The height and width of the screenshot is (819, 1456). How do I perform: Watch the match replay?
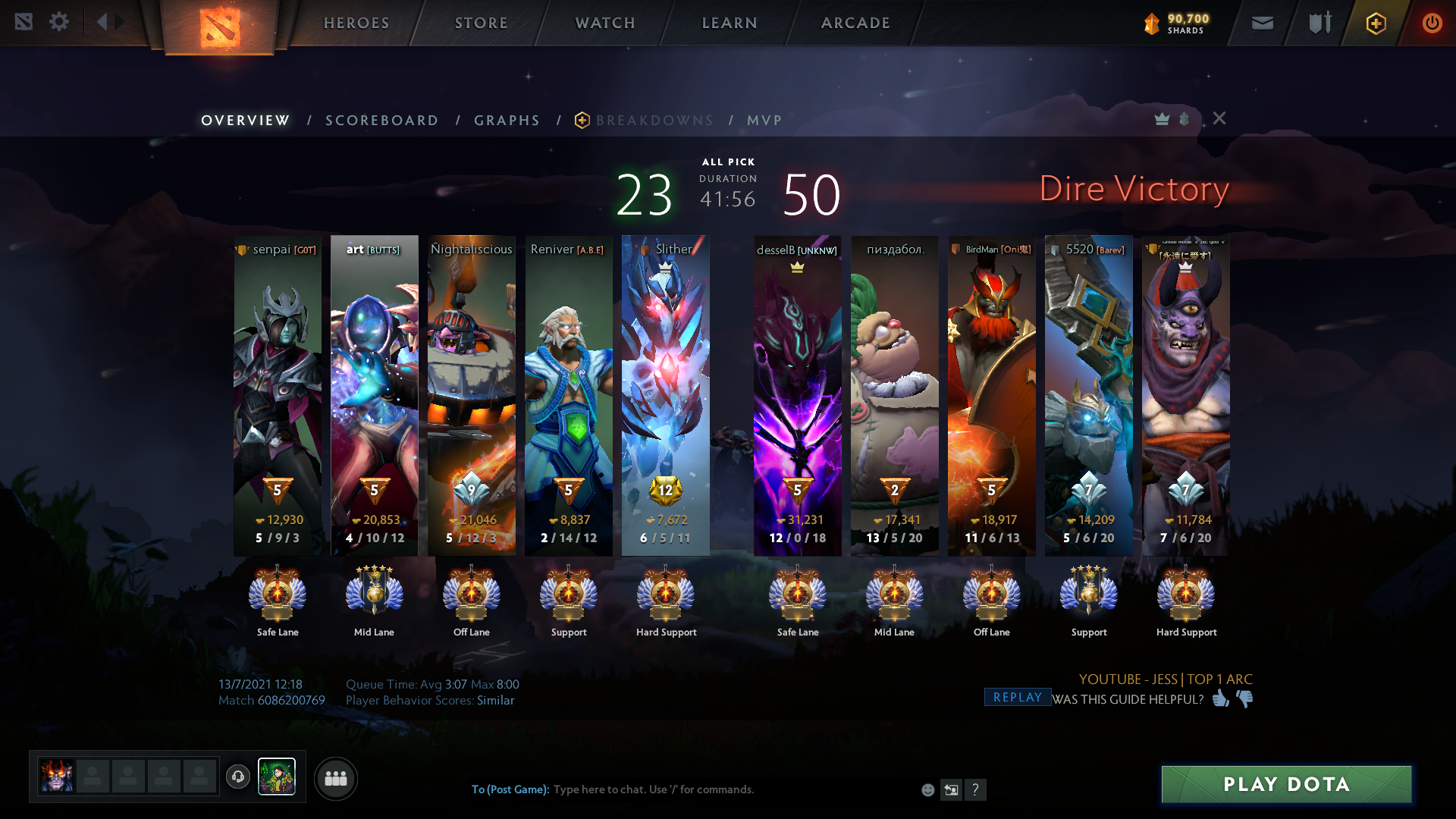(x=1018, y=697)
